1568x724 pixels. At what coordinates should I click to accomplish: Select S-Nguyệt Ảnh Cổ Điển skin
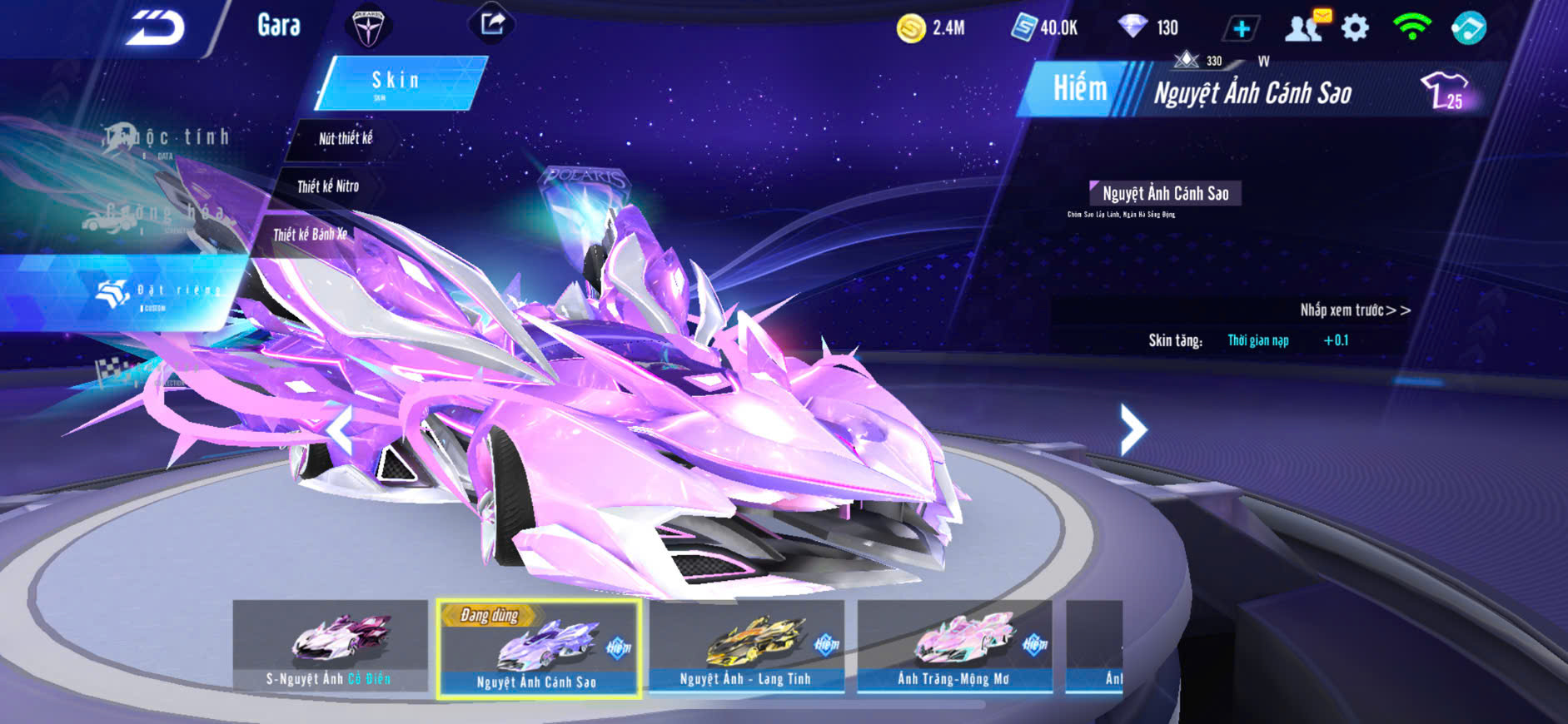tap(330, 646)
